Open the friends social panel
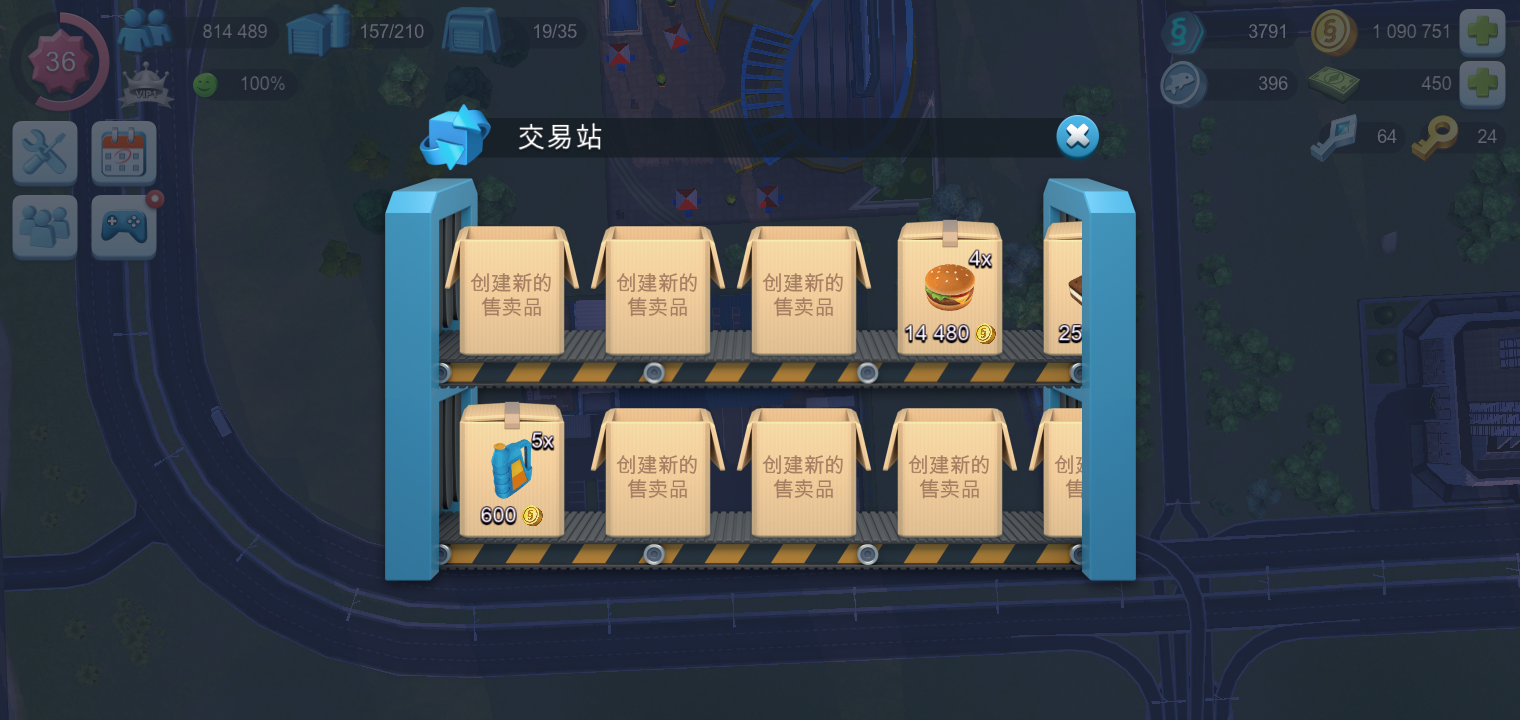The height and width of the screenshot is (720, 1520). (x=44, y=226)
